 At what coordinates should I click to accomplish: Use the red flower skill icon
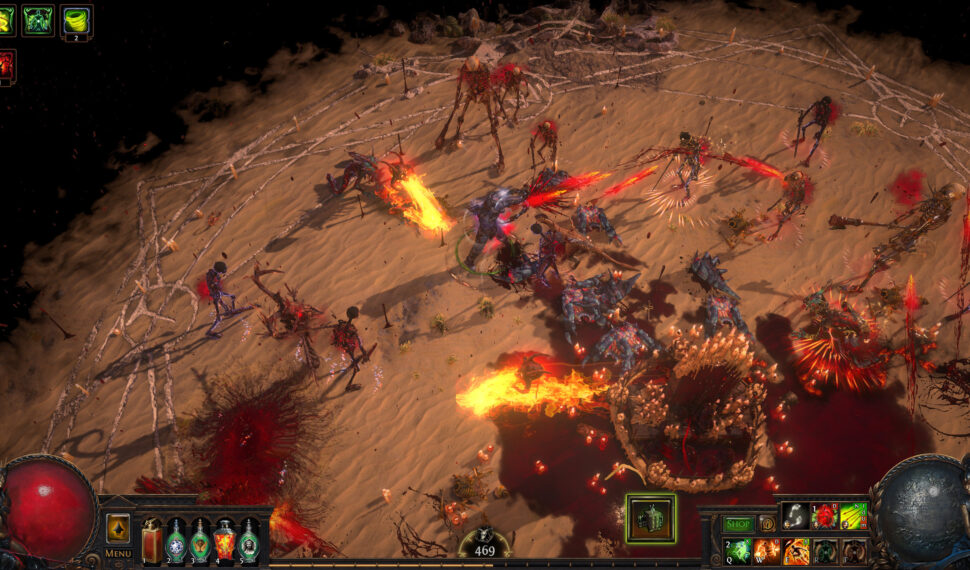(x=825, y=516)
